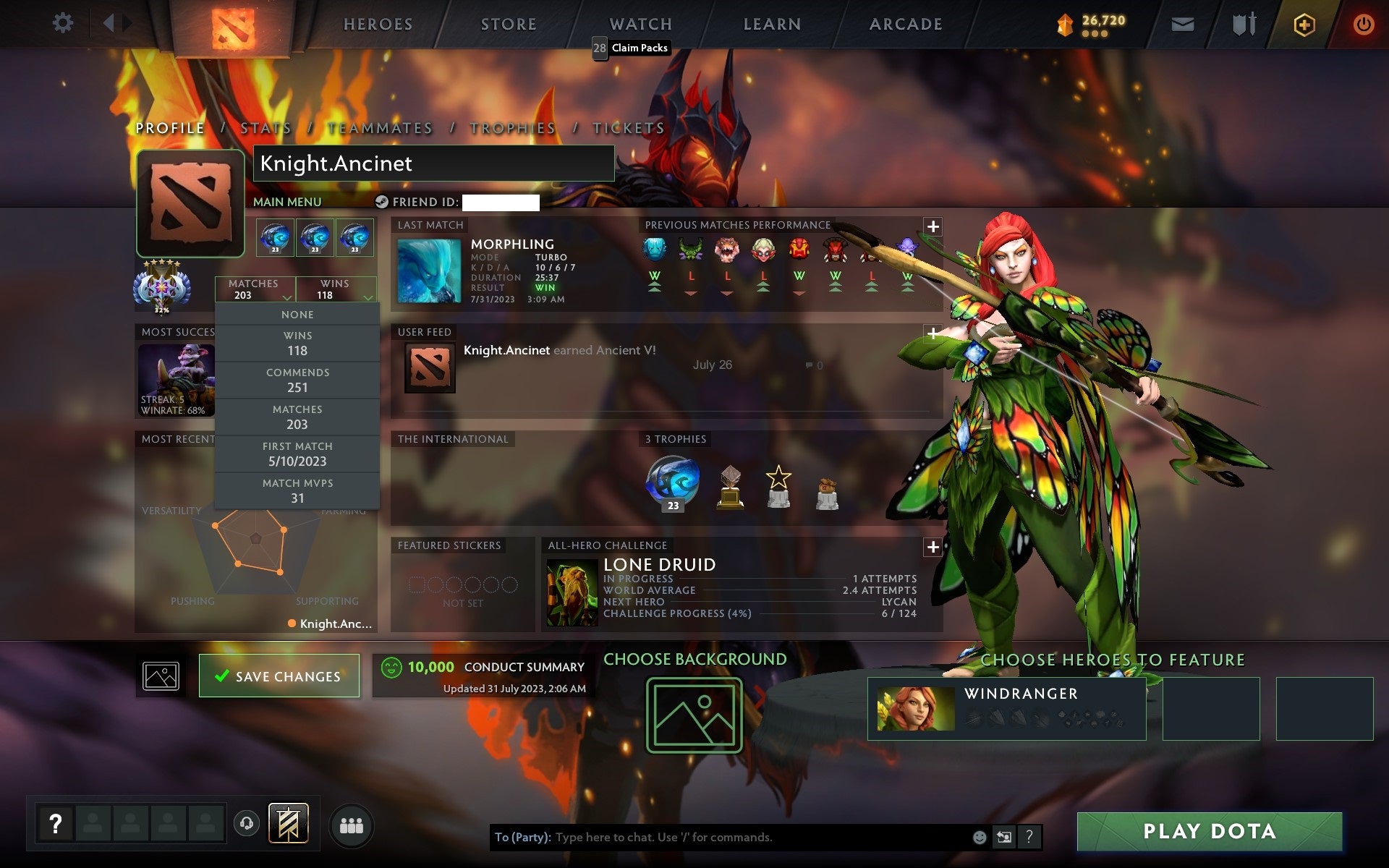
Task: Click the SAVE CHANGES button
Action: tap(279, 676)
